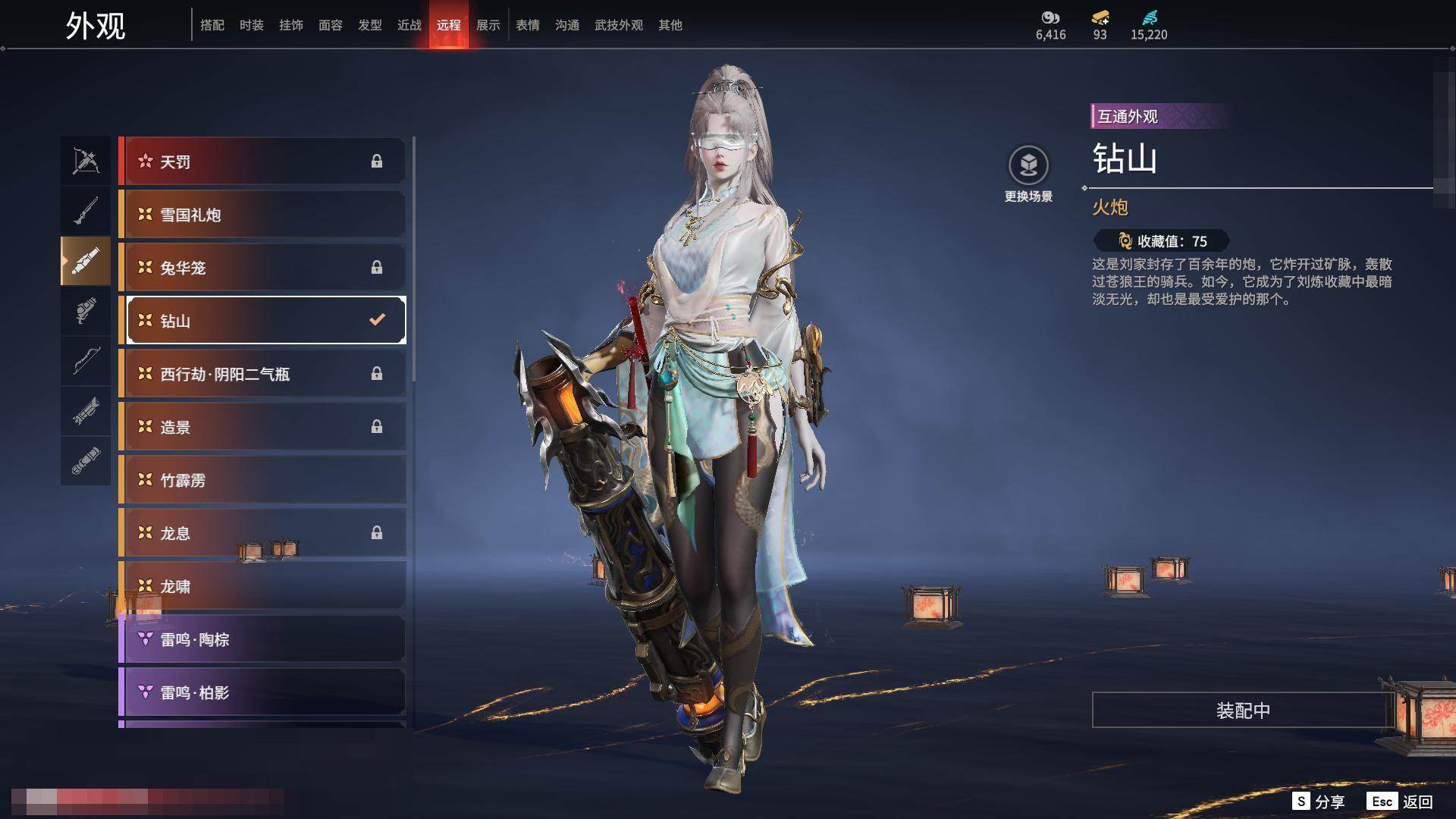Pick the 西行劫·阴阳二气瓶 skin
1456x819 pixels.
tap(262, 374)
